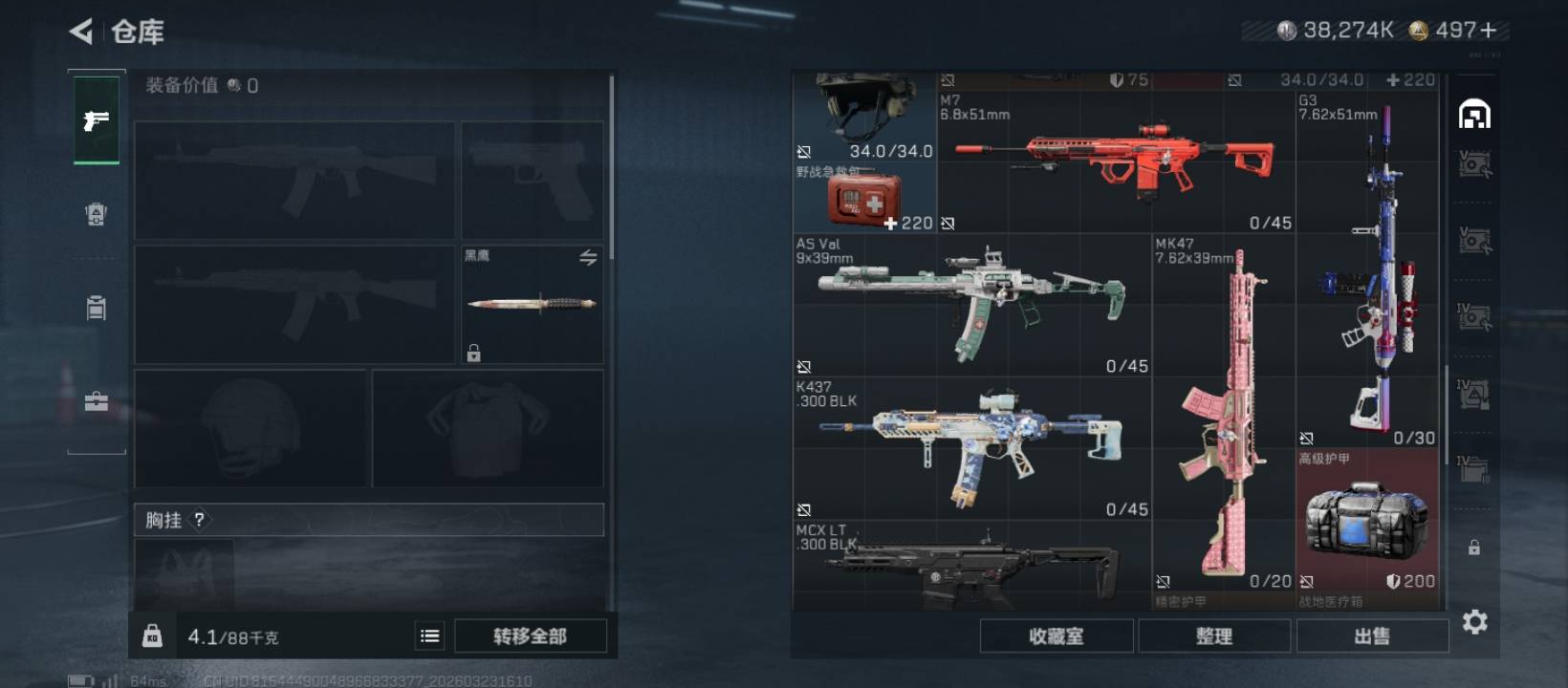Open the 收藏室 collection room
1568x688 pixels.
(1056, 636)
